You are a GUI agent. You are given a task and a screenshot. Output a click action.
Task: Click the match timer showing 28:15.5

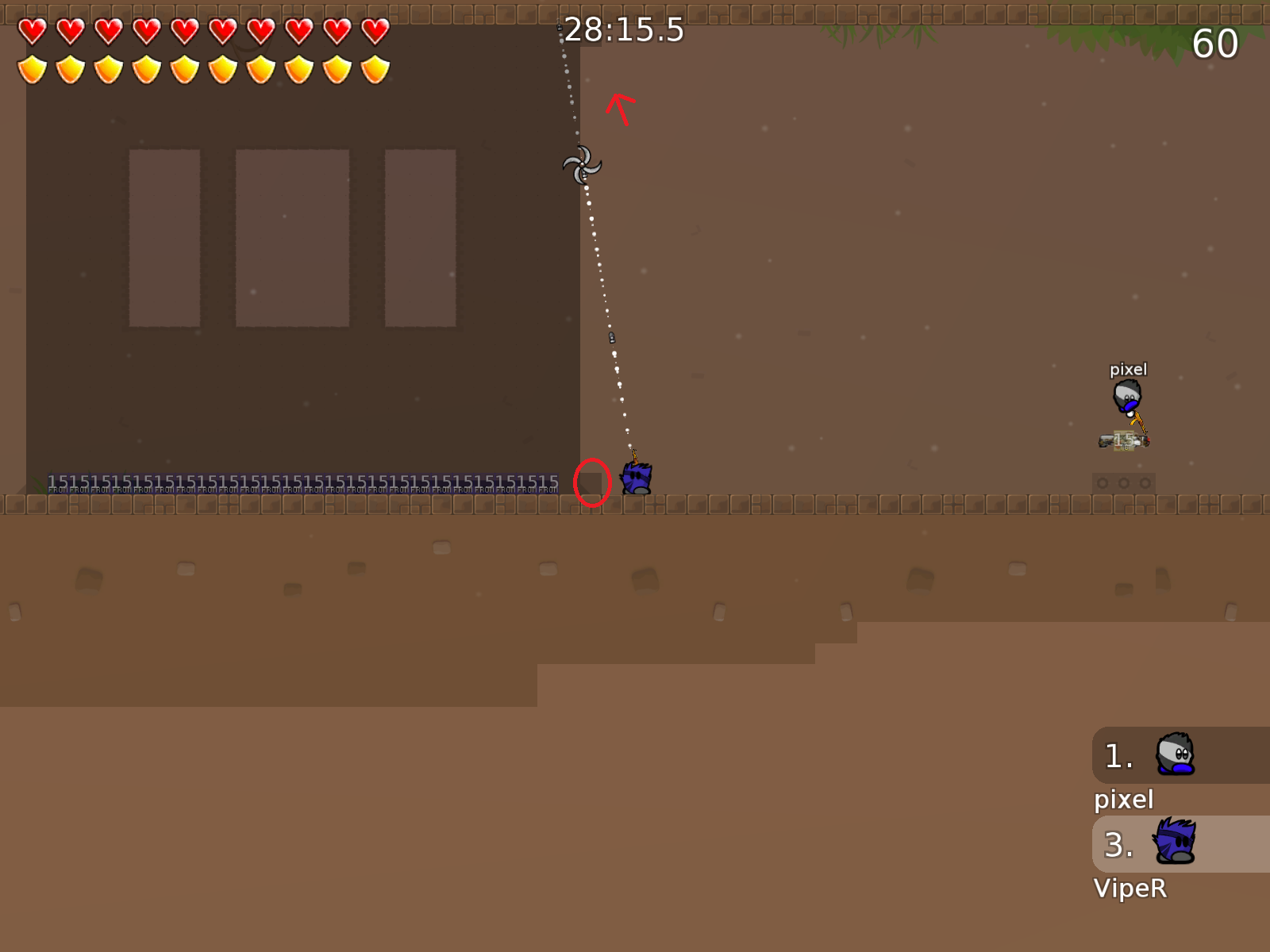click(x=623, y=29)
